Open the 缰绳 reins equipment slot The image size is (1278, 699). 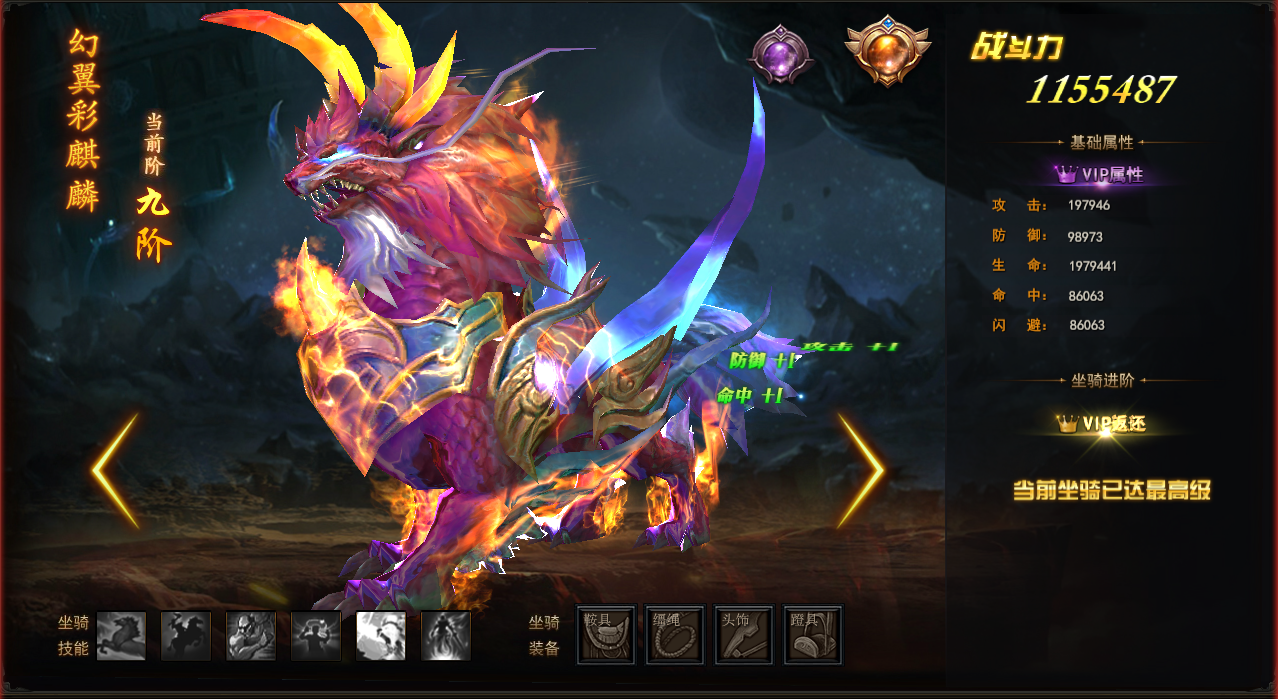click(x=675, y=635)
